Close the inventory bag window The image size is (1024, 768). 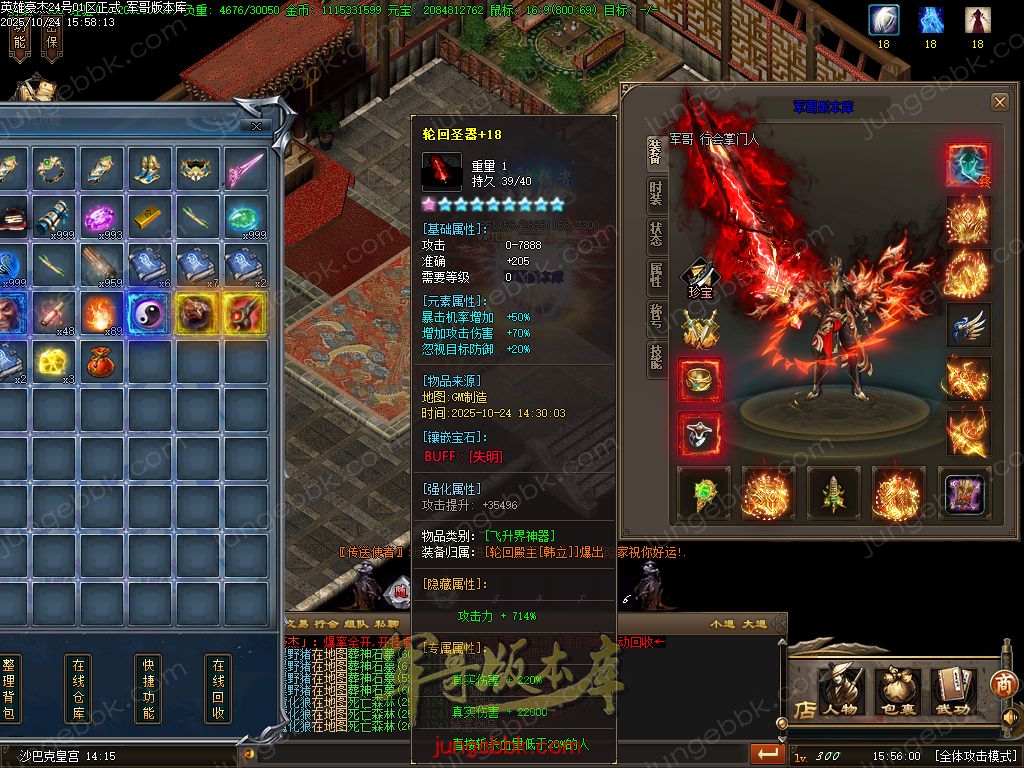point(257,126)
